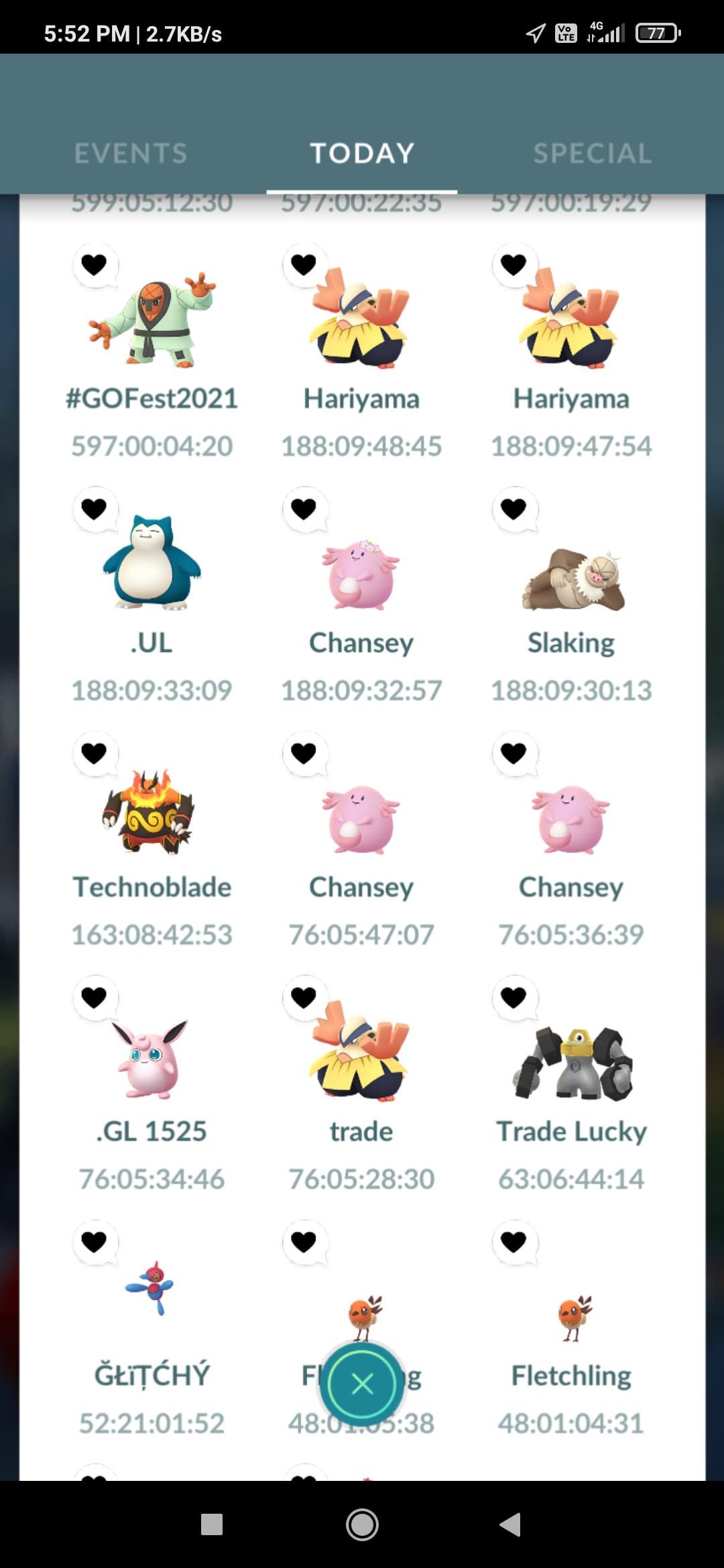Select the Snorlax named .UL

tap(152, 564)
